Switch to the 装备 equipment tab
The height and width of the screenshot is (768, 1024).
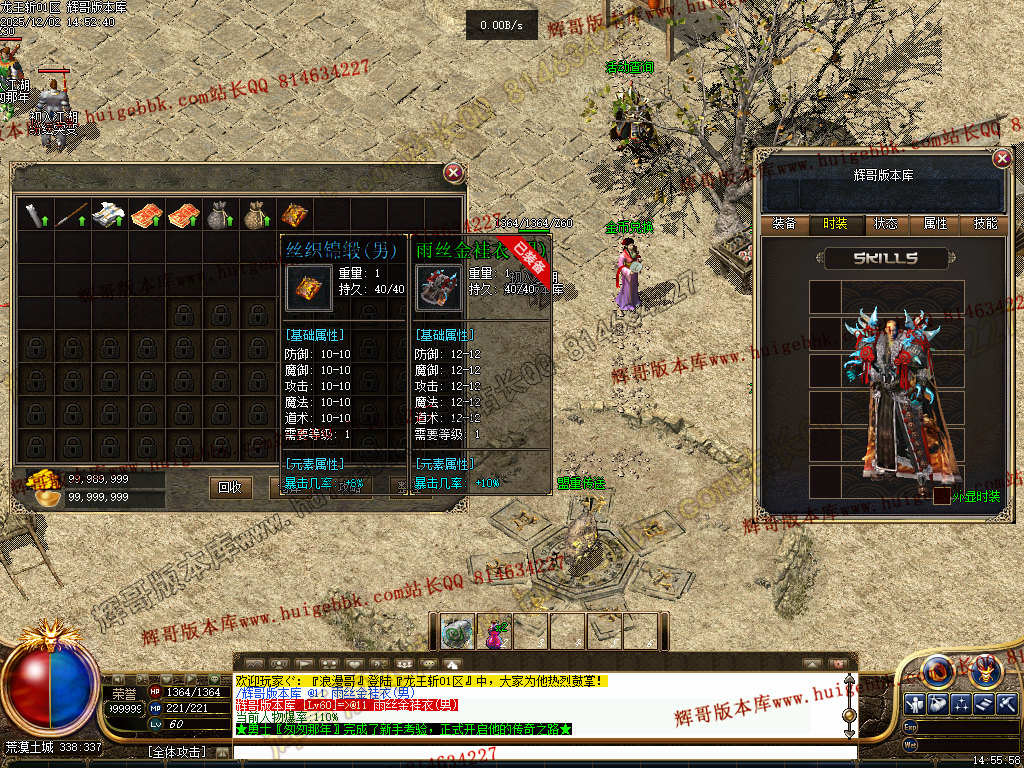tap(785, 224)
